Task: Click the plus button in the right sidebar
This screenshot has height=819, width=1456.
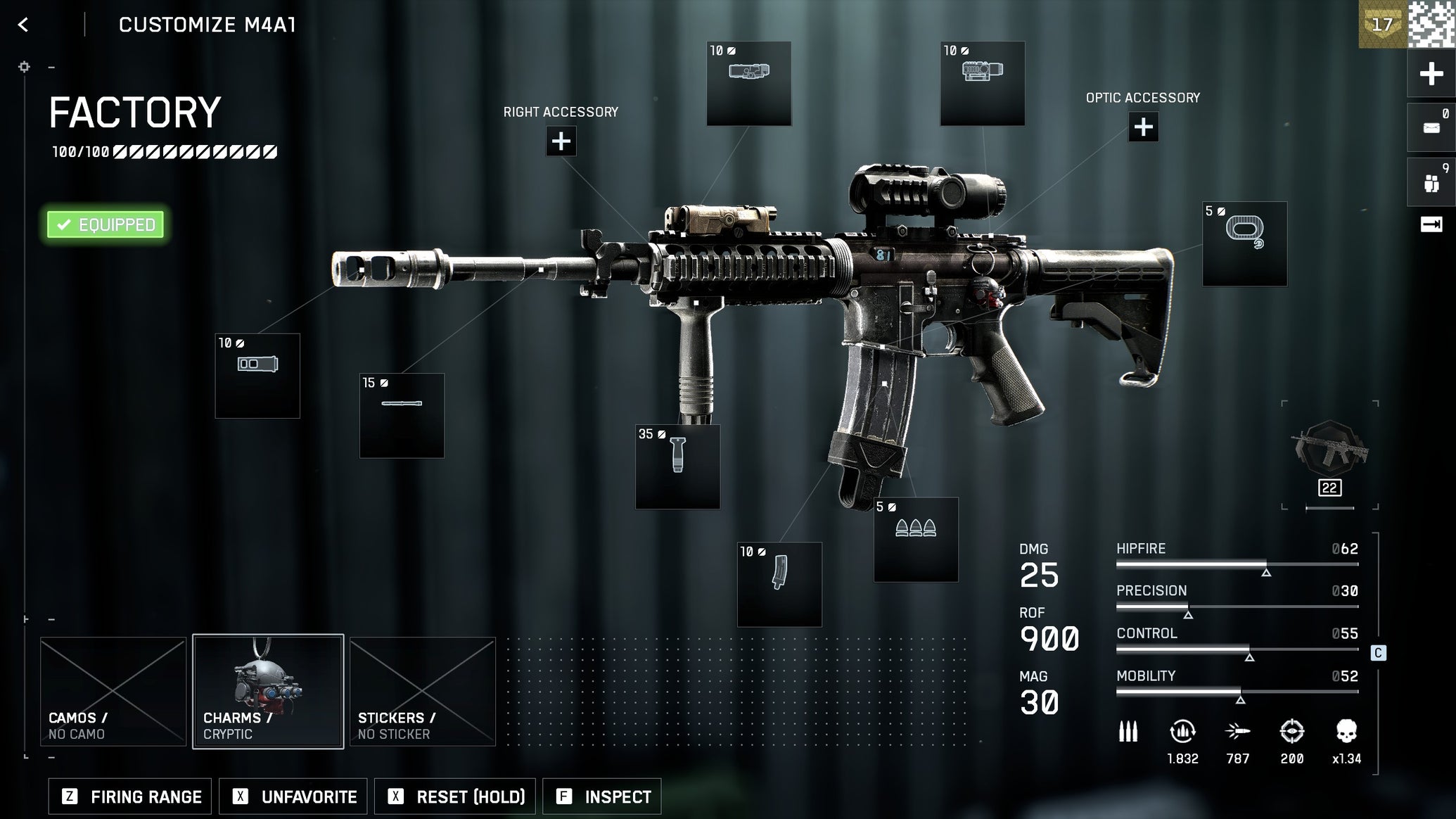Action: [x=1431, y=74]
